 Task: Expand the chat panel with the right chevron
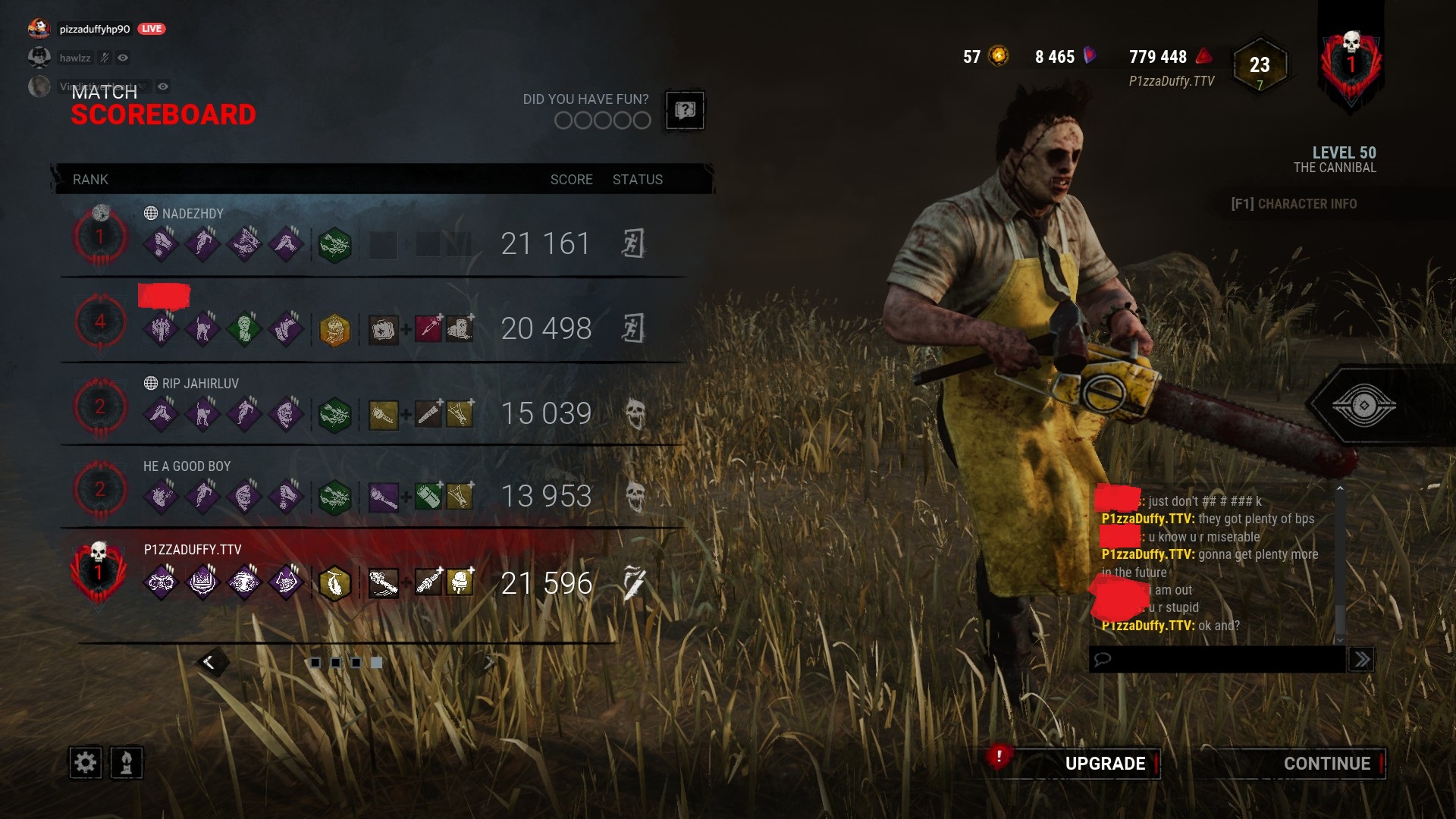tap(1361, 659)
